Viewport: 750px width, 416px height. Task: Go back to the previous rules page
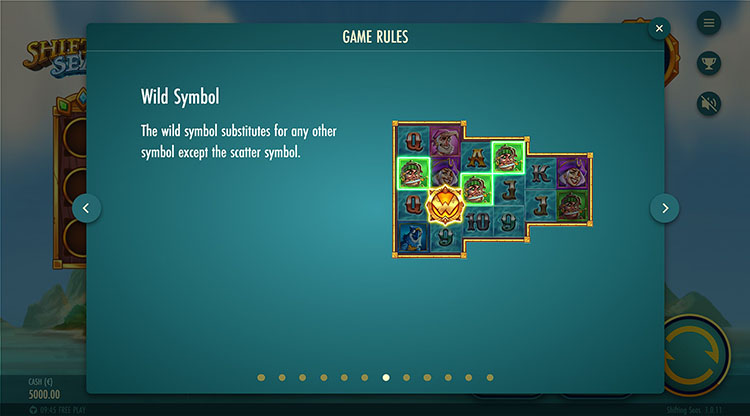(86, 208)
